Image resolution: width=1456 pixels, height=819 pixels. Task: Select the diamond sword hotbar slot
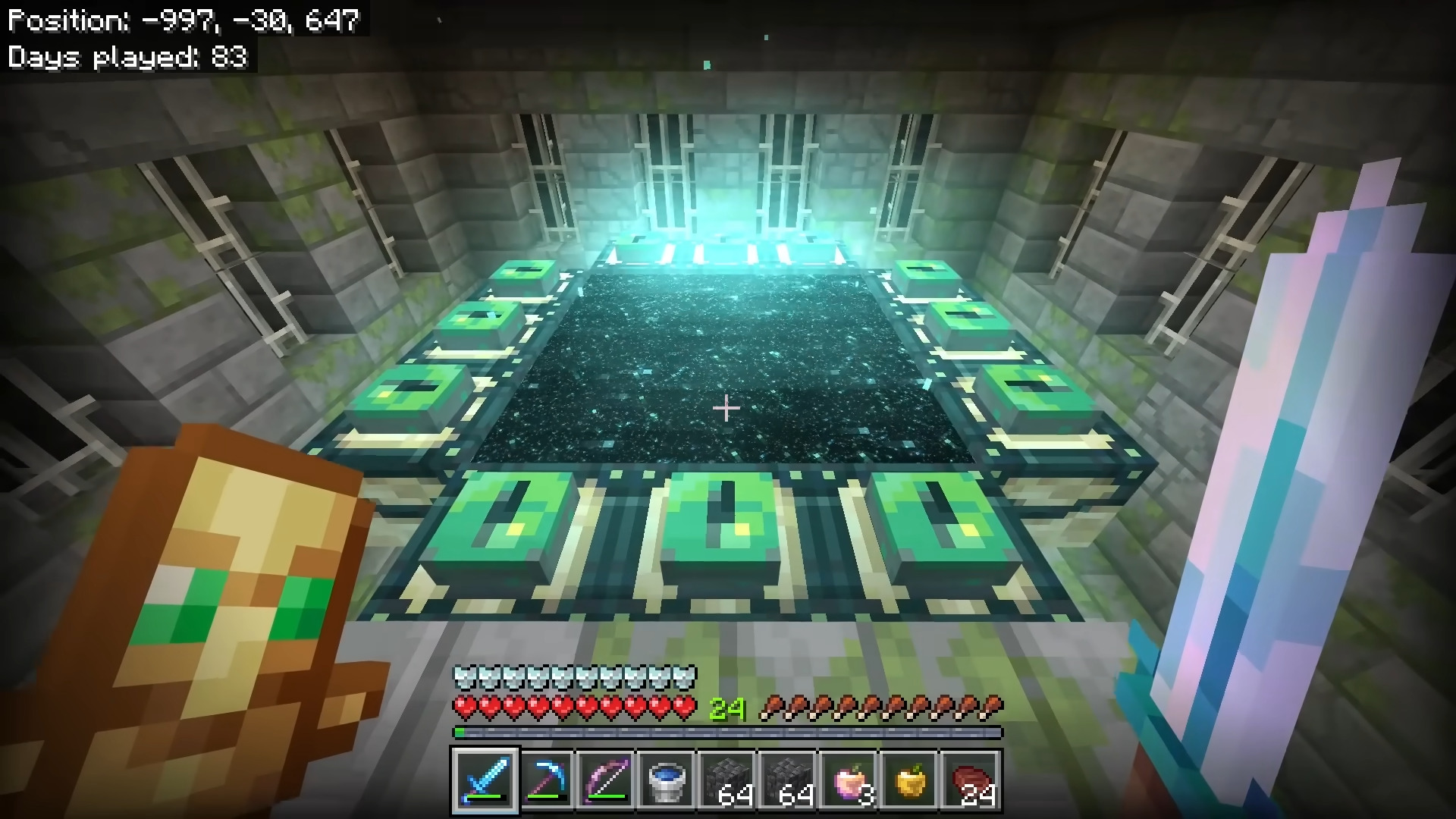coord(485,780)
